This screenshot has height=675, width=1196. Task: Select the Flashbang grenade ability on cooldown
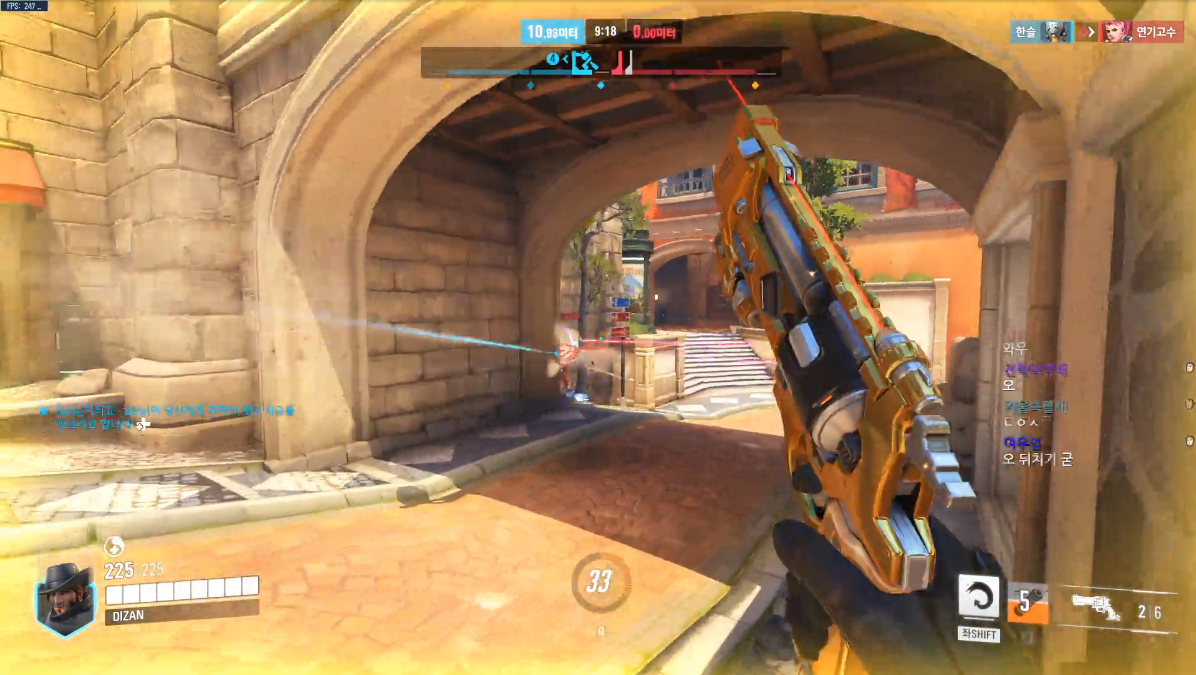tap(1027, 603)
